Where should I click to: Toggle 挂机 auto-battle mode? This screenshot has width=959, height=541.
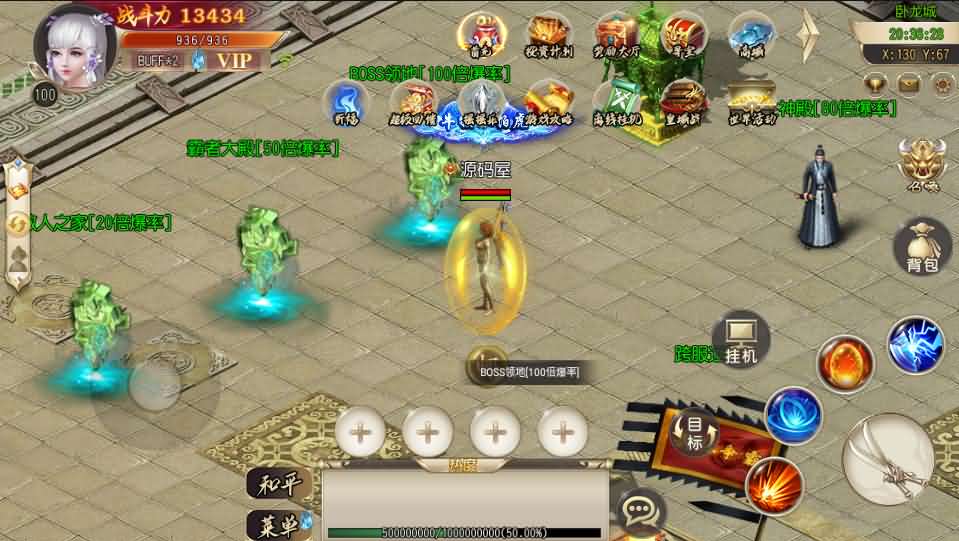741,338
